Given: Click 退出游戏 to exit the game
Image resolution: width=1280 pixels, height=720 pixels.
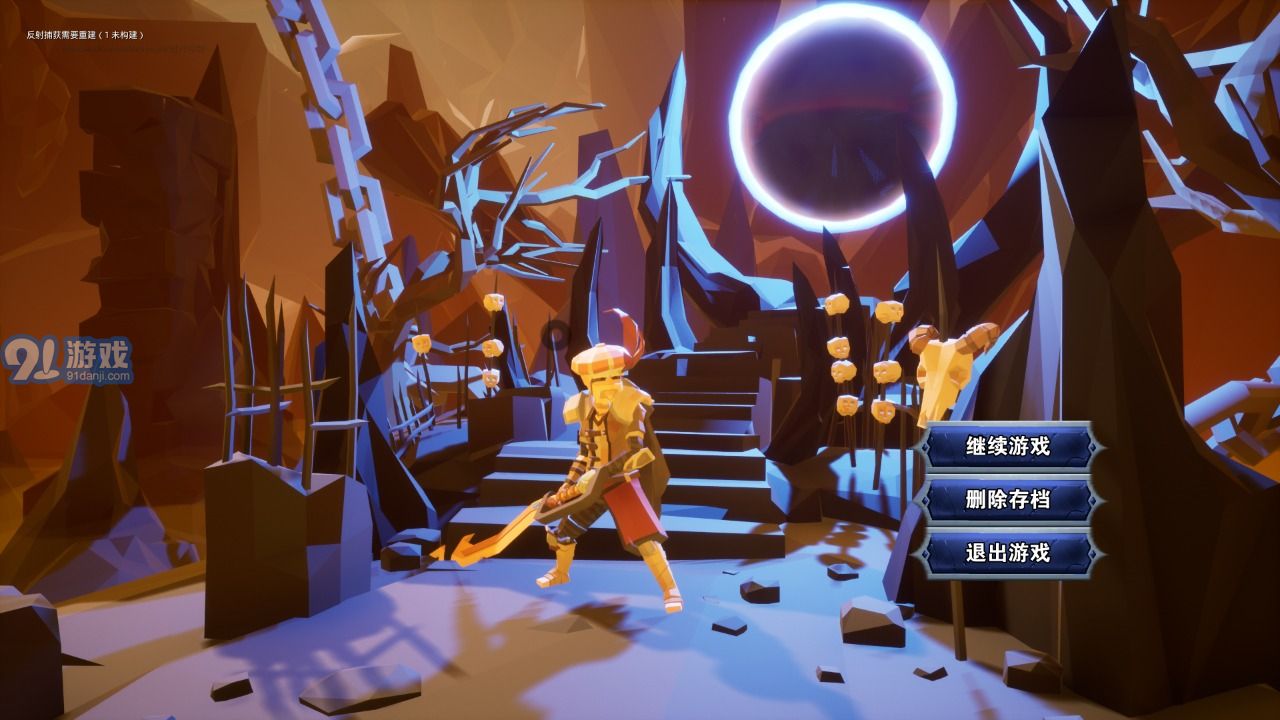Looking at the screenshot, I should [1007, 552].
